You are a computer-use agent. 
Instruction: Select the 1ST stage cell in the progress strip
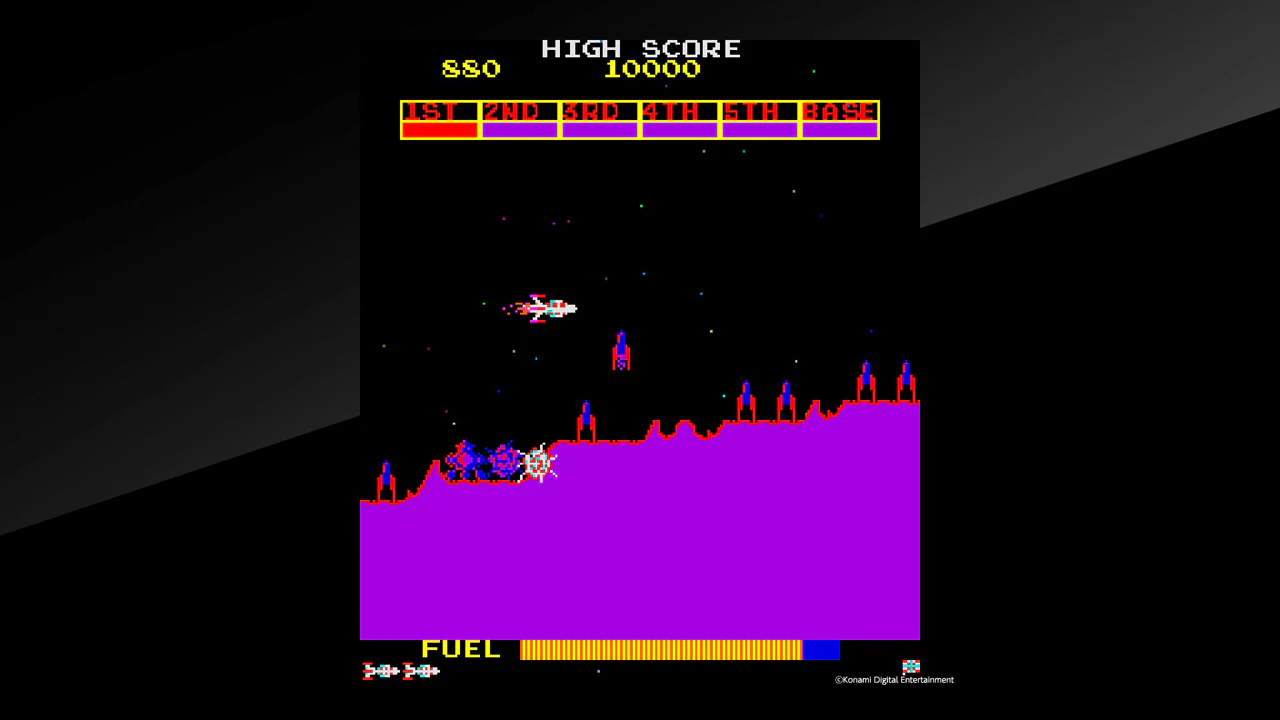pyautogui.click(x=438, y=112)
